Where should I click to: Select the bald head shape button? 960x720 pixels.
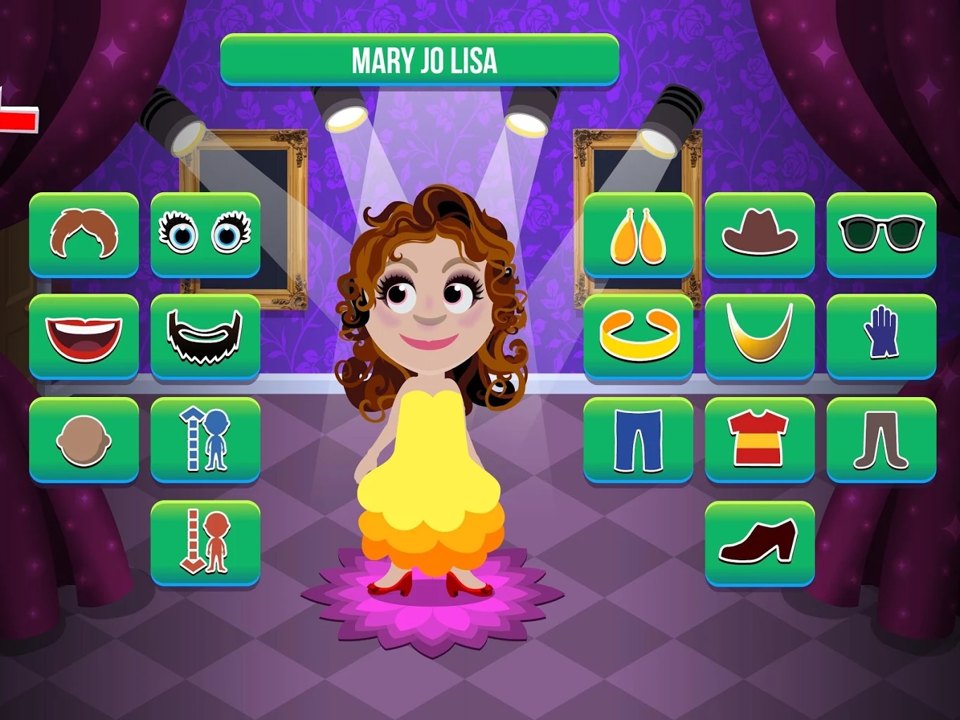pos(84,440)
